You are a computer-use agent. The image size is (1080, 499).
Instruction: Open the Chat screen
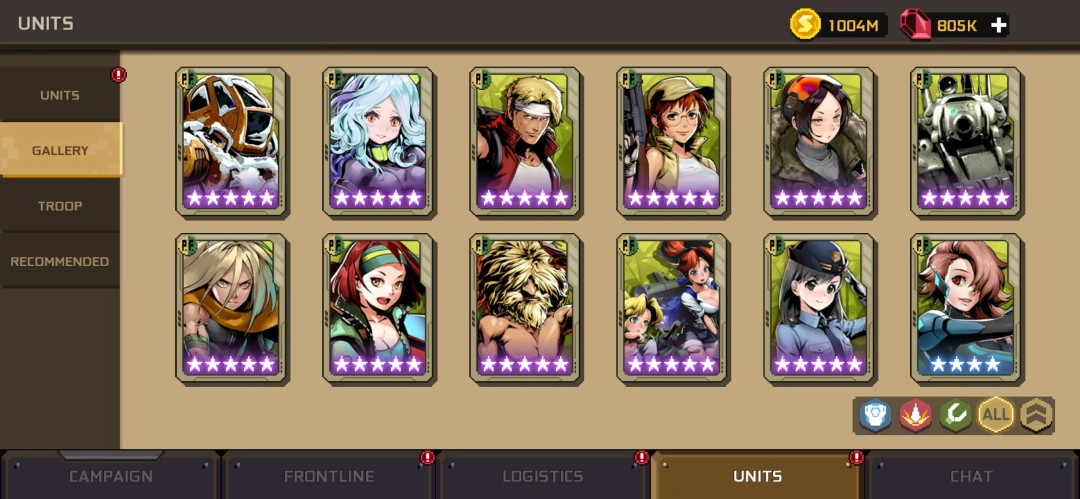(971, 476)
